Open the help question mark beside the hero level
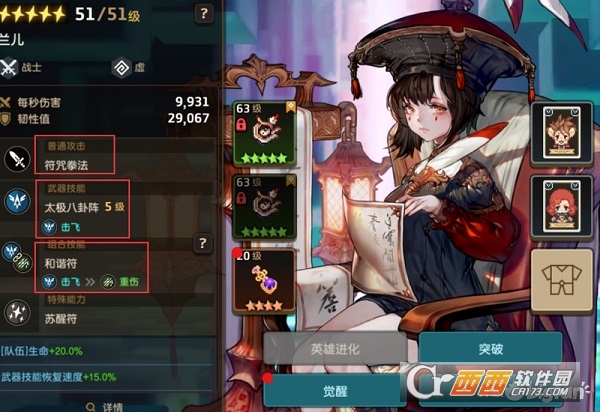 [x=204, y=14]
